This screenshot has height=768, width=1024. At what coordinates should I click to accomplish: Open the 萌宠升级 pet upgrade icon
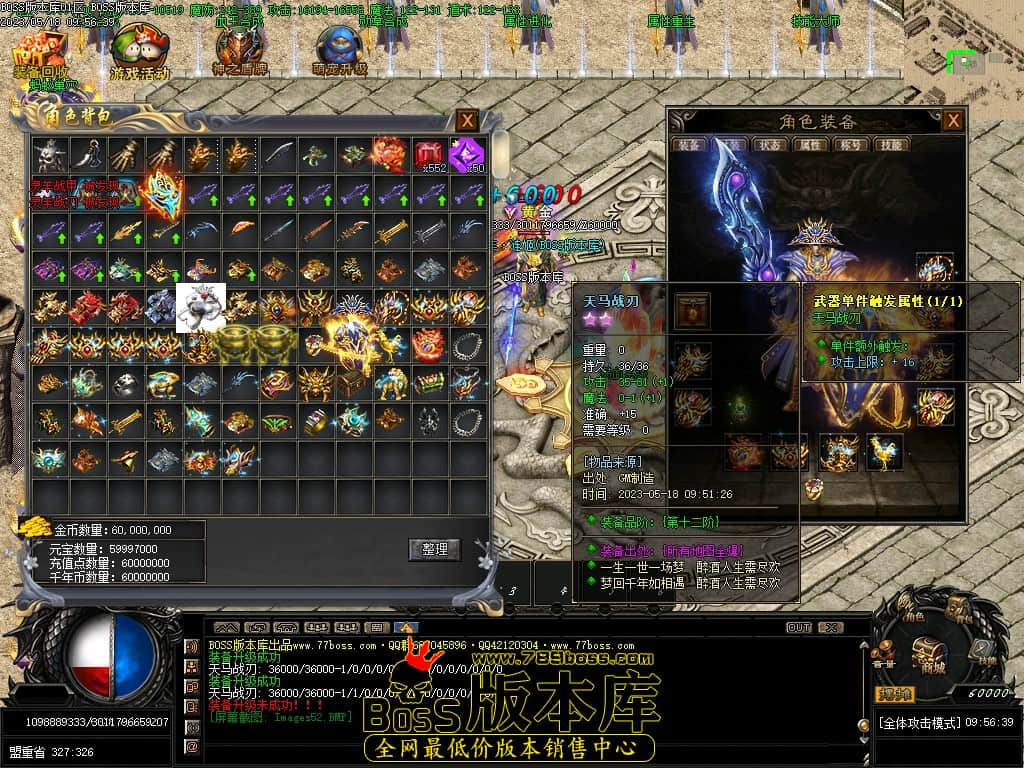coord(340,52)
